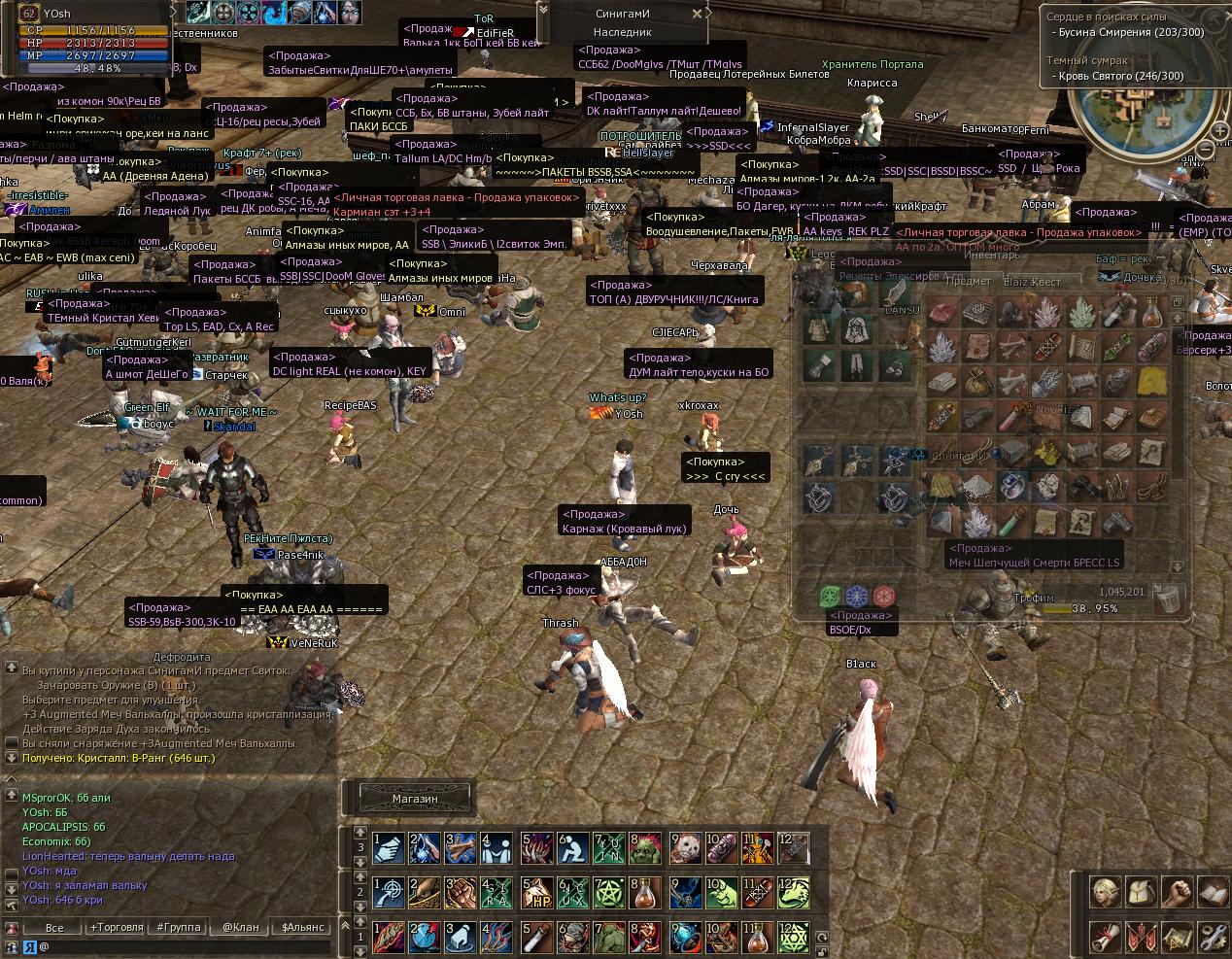The width and height of the screenshot is (1232, 959).
Task: Switch inventory to the Квест tab
Action: (1045, 282)
